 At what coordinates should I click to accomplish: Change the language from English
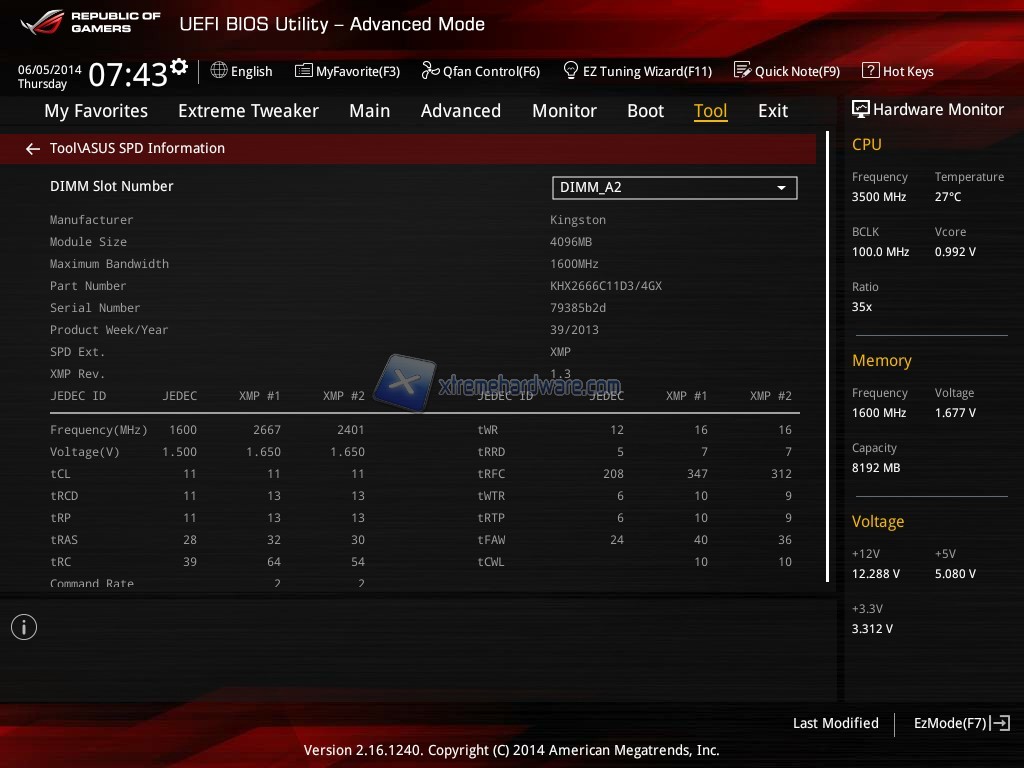pos(242,71)
